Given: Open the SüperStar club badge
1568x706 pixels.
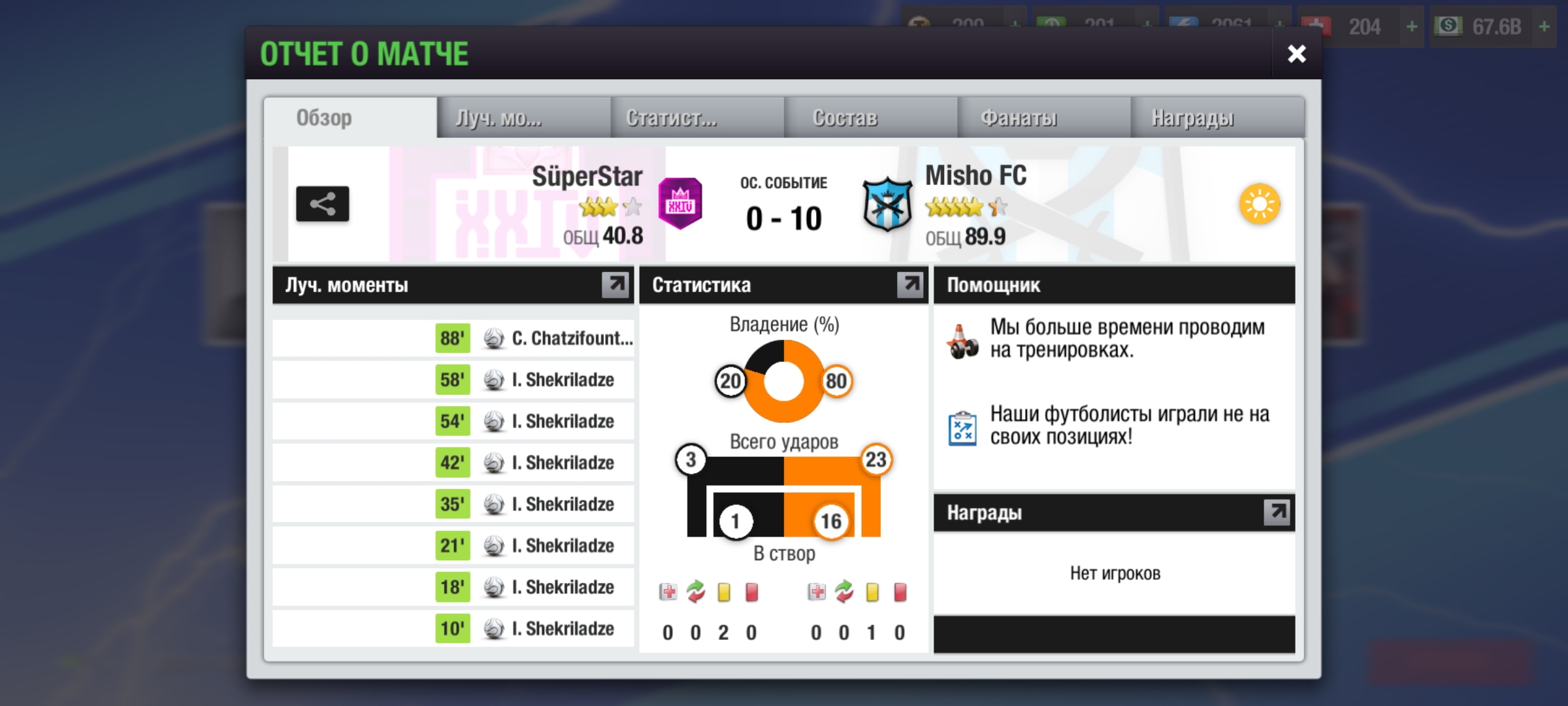Looking at the screenshot, I should coord(680,204).
